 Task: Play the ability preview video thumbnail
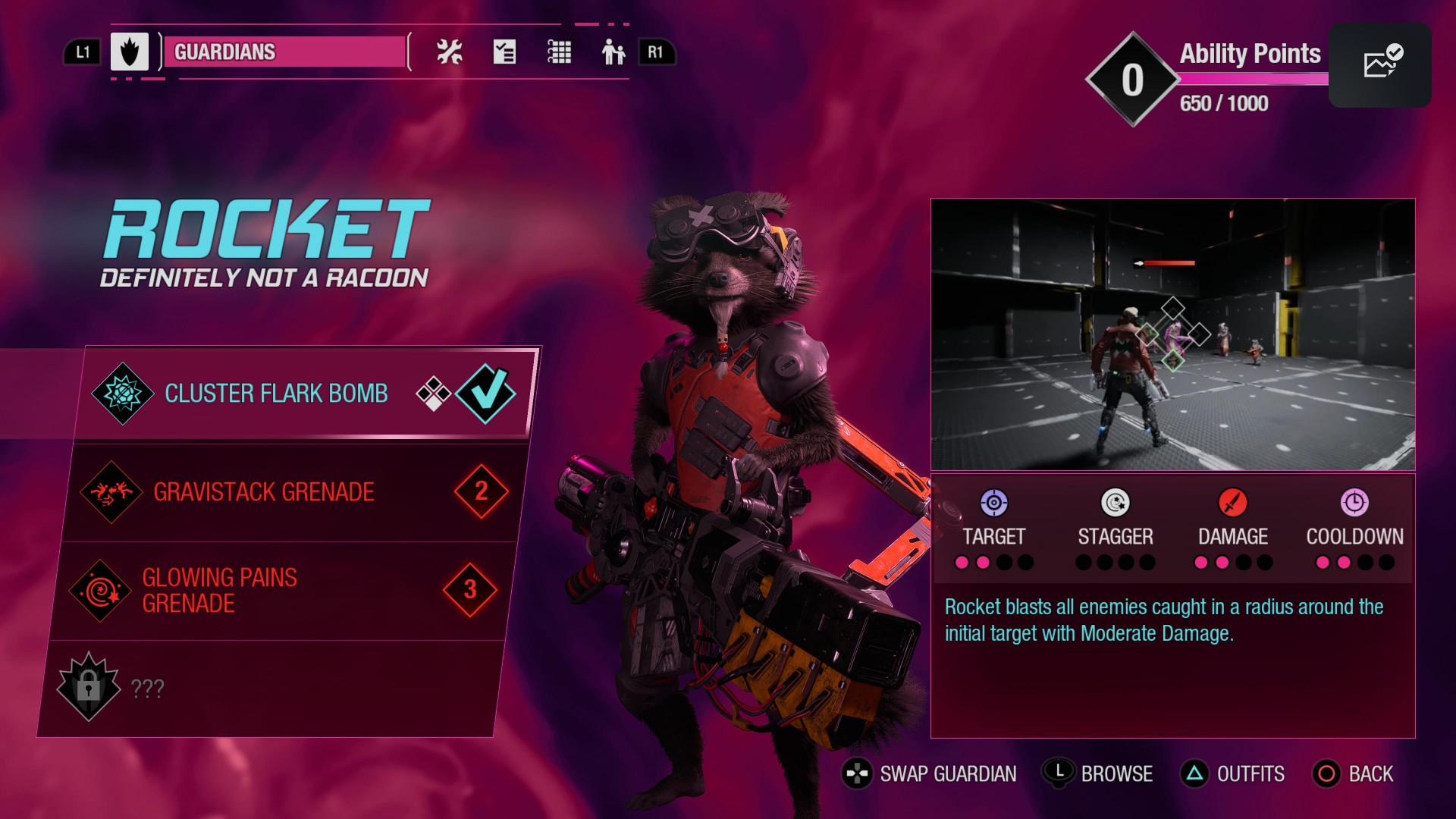(1172, 334)
